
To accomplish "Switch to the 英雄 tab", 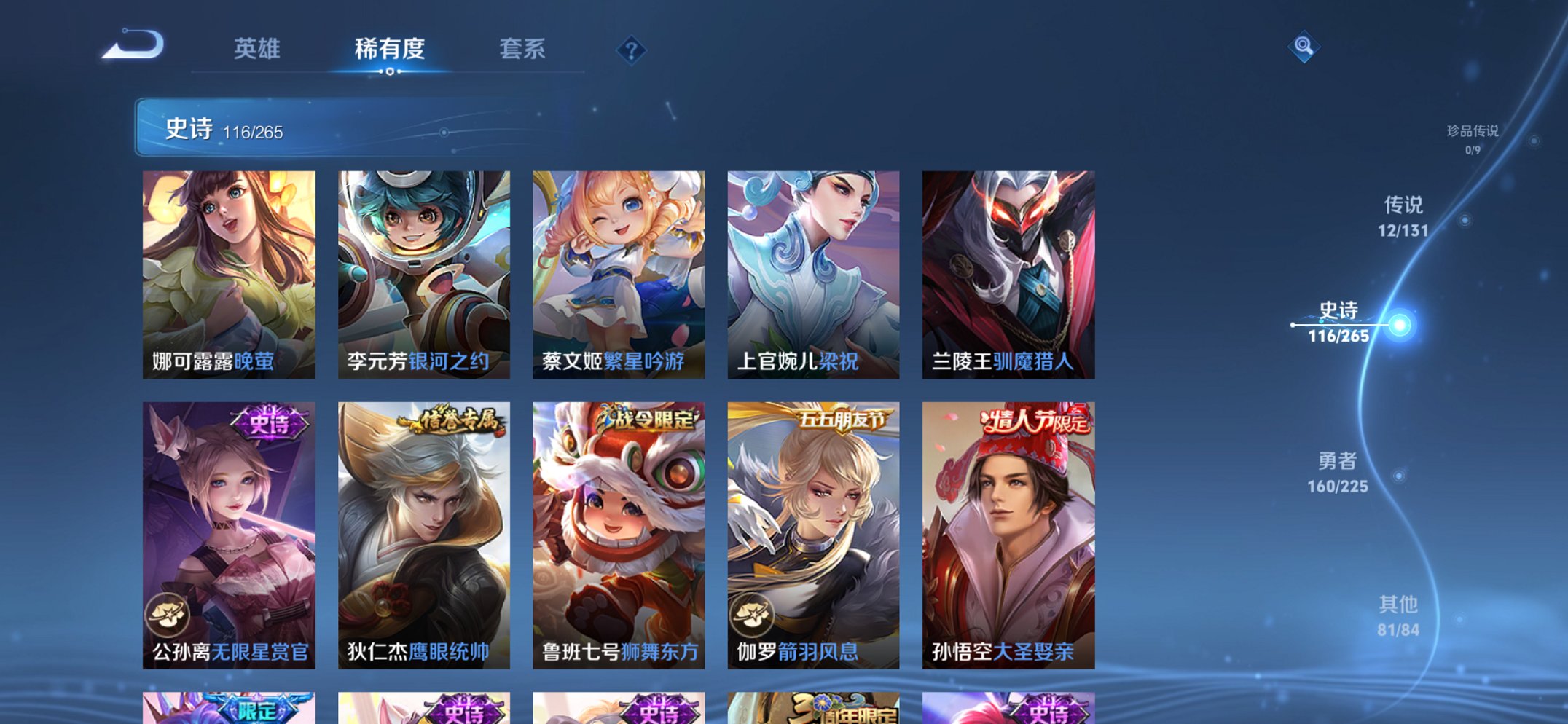I will pyautogui.click(x=256, y=51).
